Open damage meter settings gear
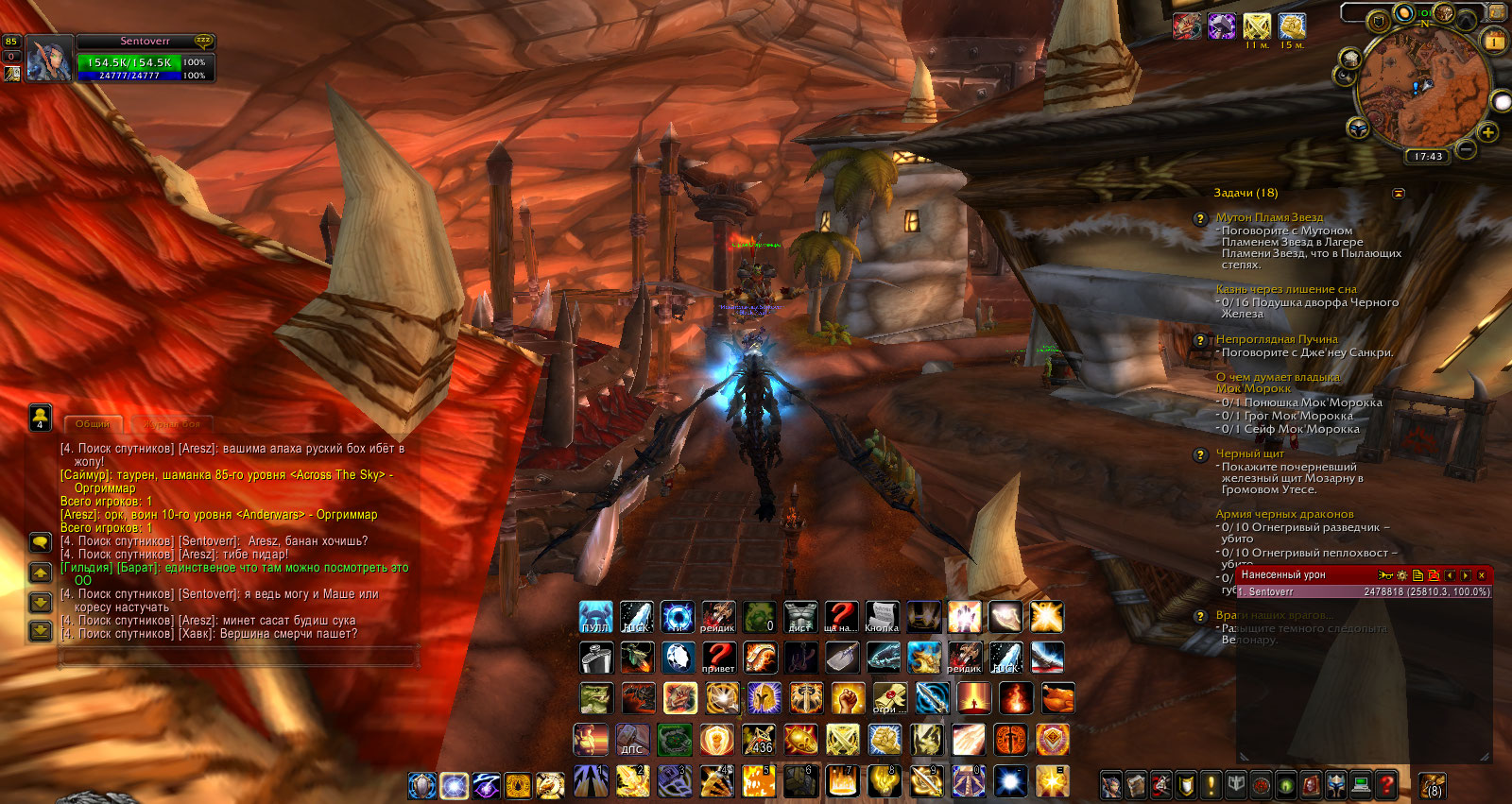 pyautogui.click(x=1401, y=575)
